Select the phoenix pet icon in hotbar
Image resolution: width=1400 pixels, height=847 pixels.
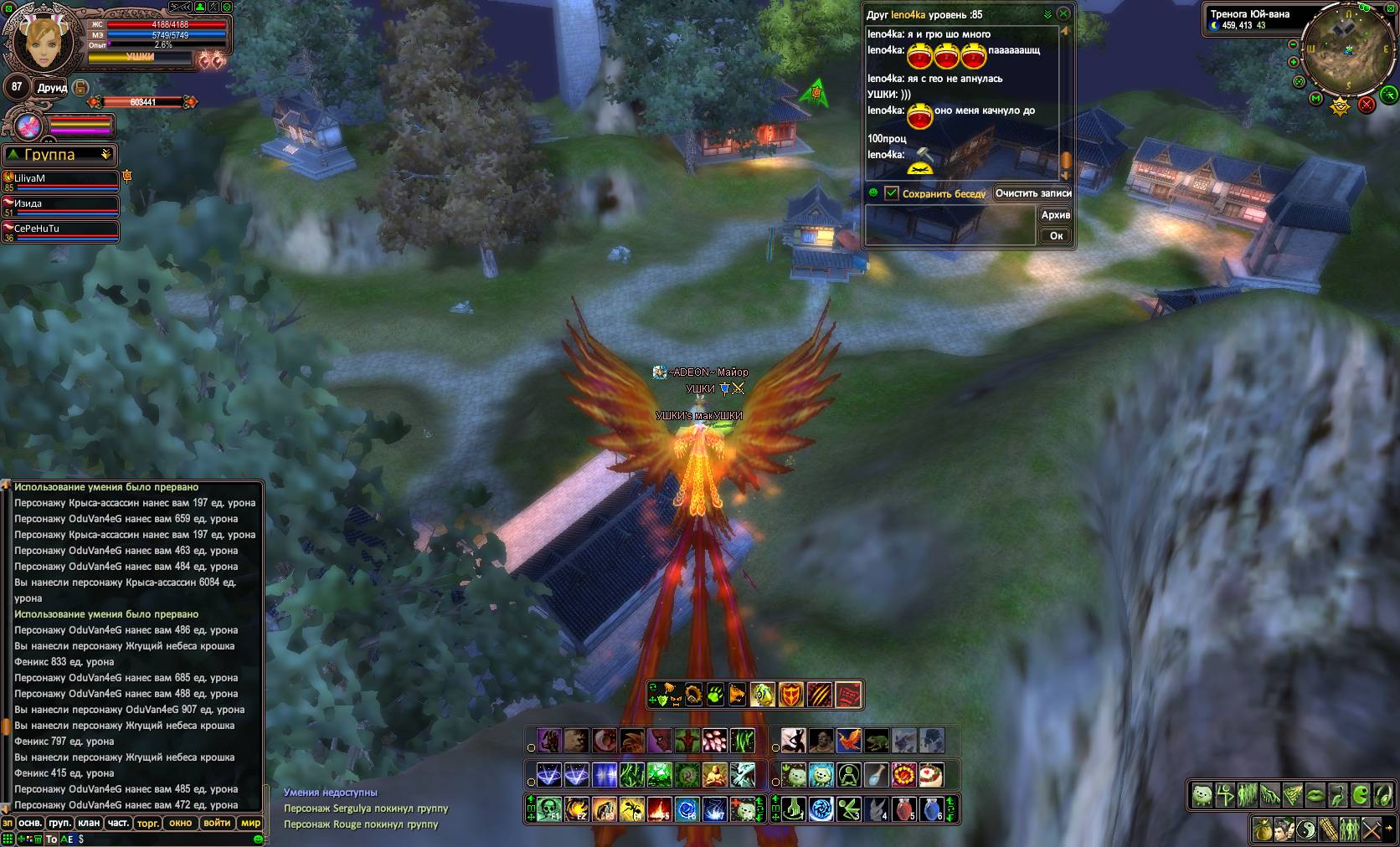(x=848, y=741)
